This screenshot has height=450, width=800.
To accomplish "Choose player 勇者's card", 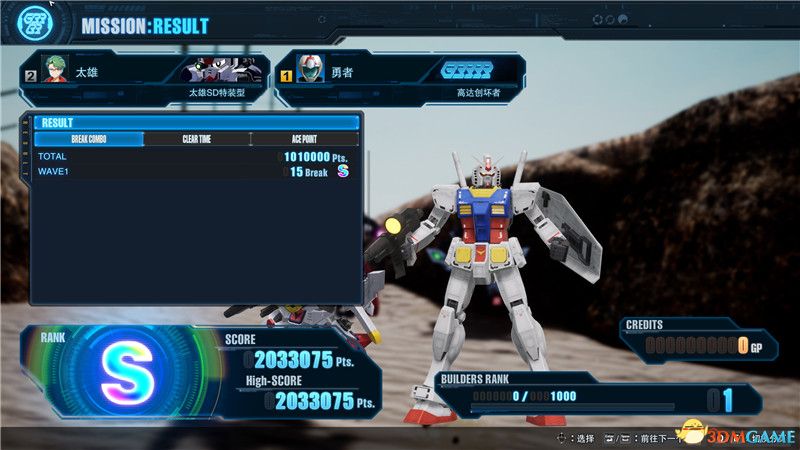I will (x=400, y=79).
